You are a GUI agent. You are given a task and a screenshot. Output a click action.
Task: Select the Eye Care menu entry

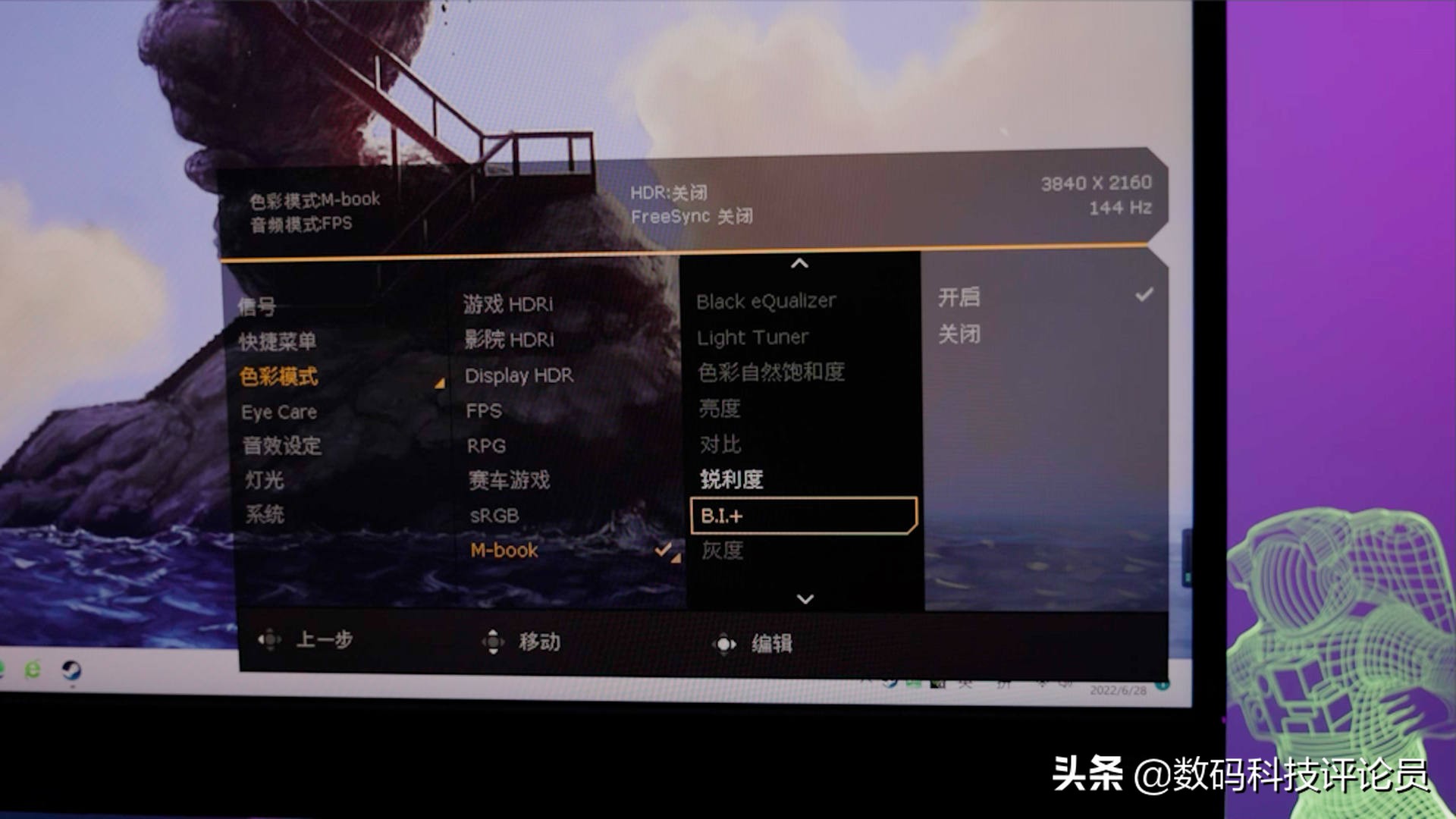tap(279, 412)
